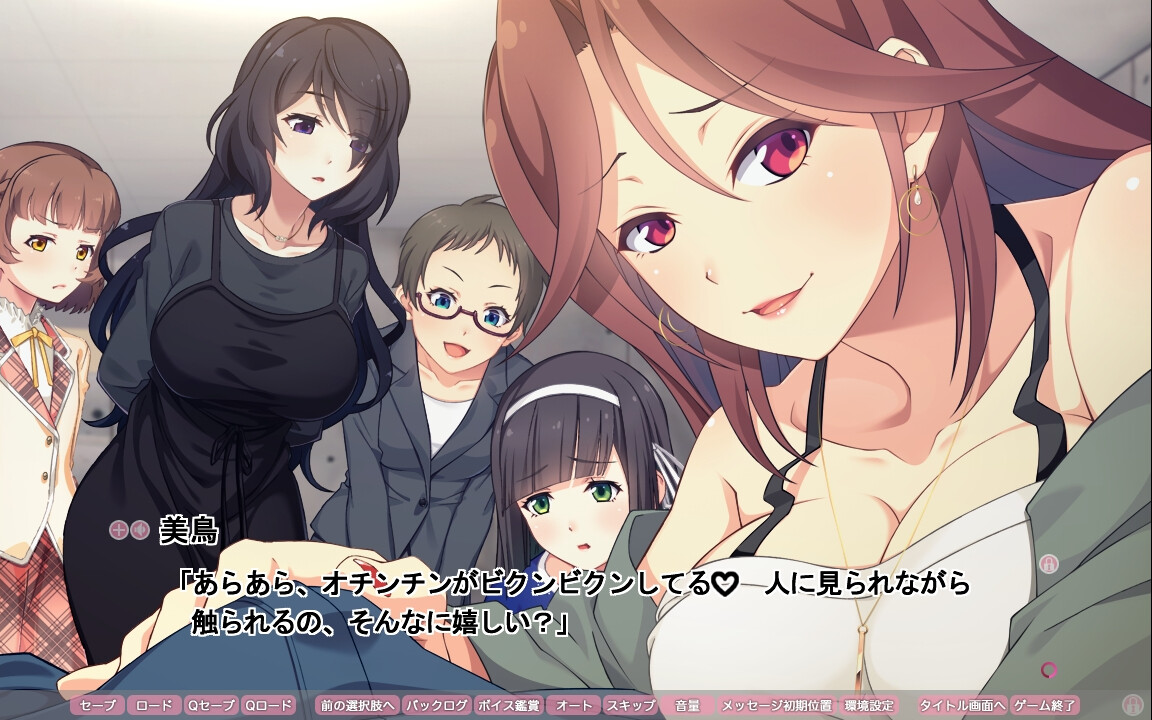Quick load with Qロード

[268, 705]
